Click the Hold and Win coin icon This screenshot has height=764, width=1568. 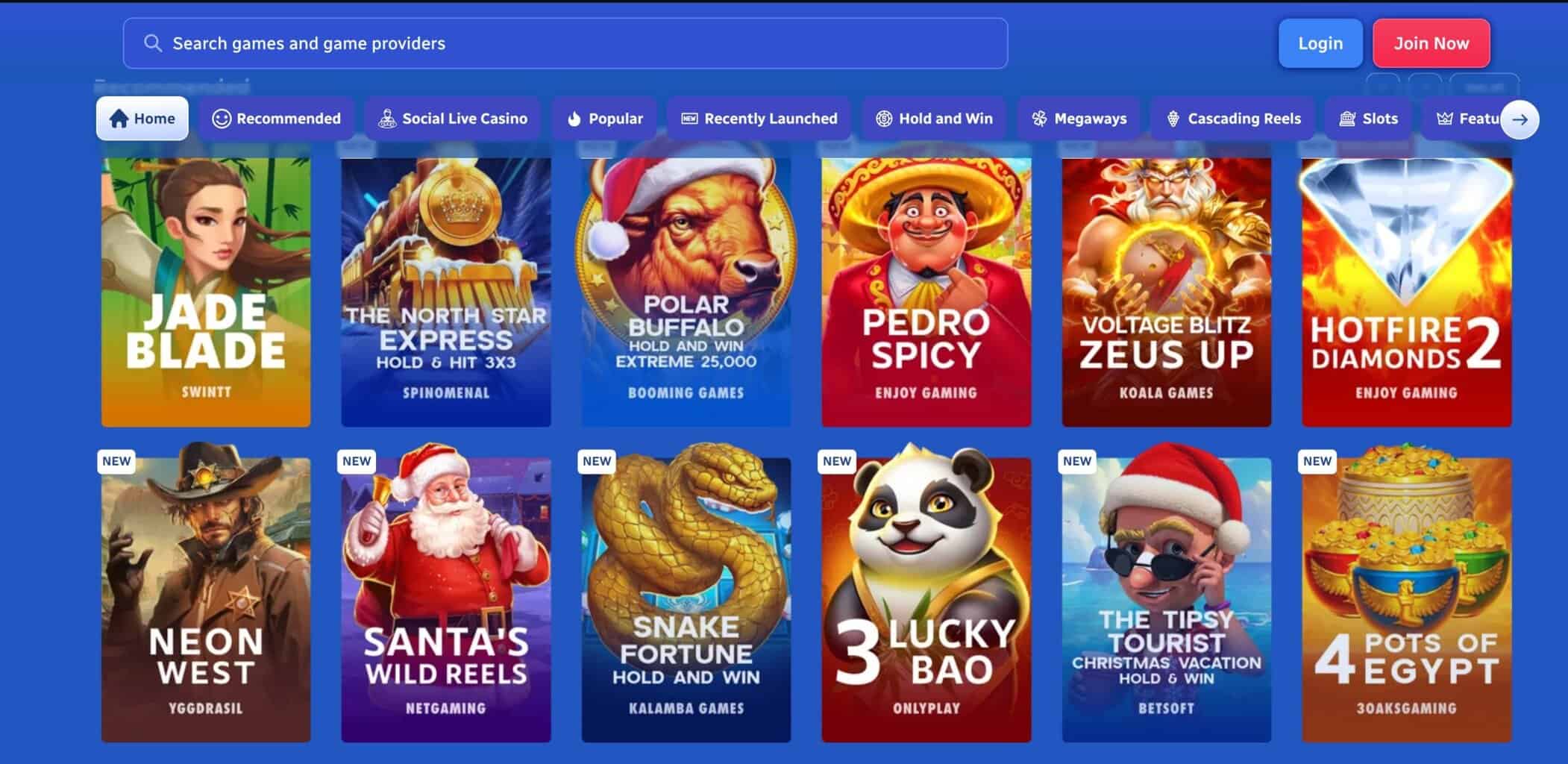884,118
